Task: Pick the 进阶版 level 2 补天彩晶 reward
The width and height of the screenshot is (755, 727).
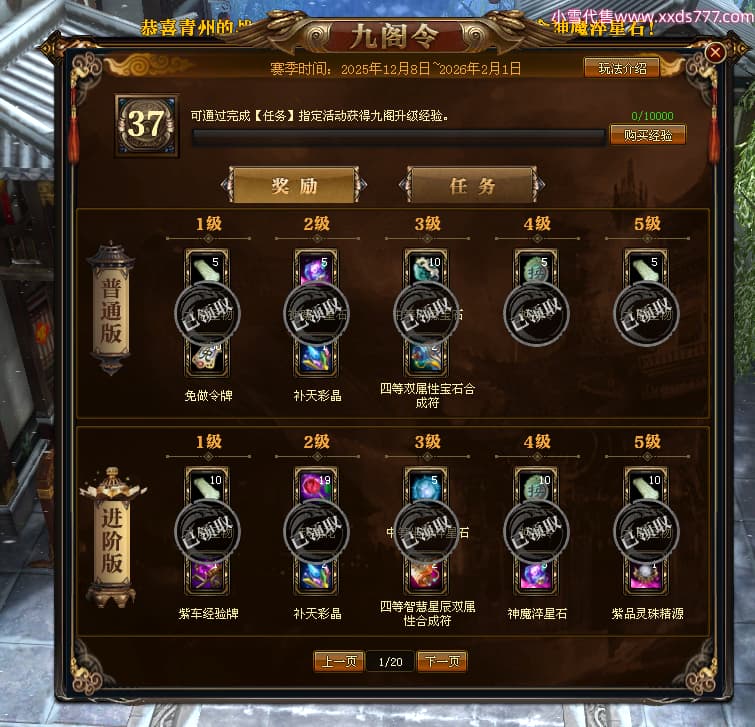Action: coord(317,530)
